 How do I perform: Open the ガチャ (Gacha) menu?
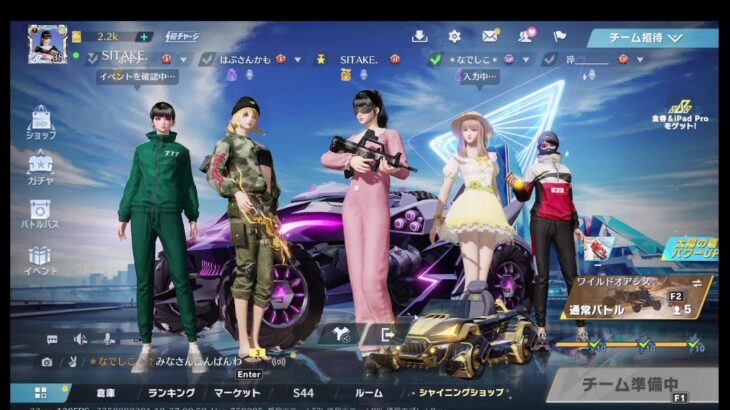point(40,167)
